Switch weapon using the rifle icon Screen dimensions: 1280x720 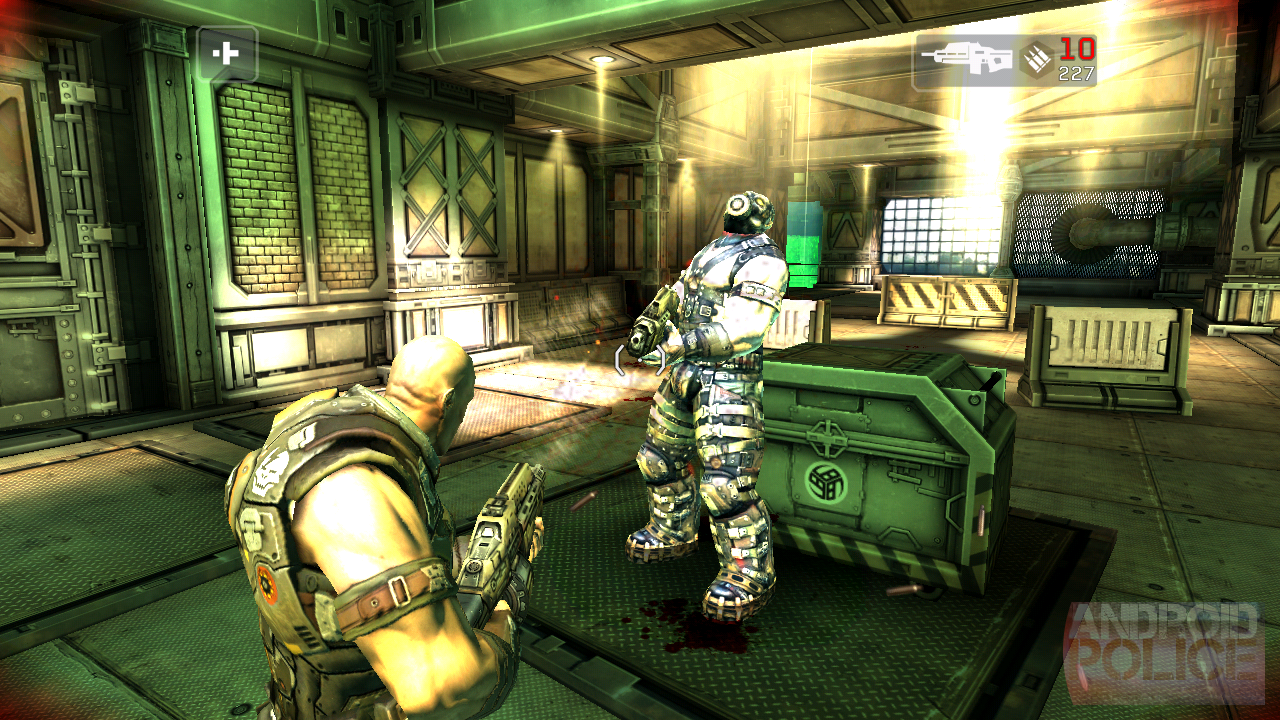[x=966, y=58]
